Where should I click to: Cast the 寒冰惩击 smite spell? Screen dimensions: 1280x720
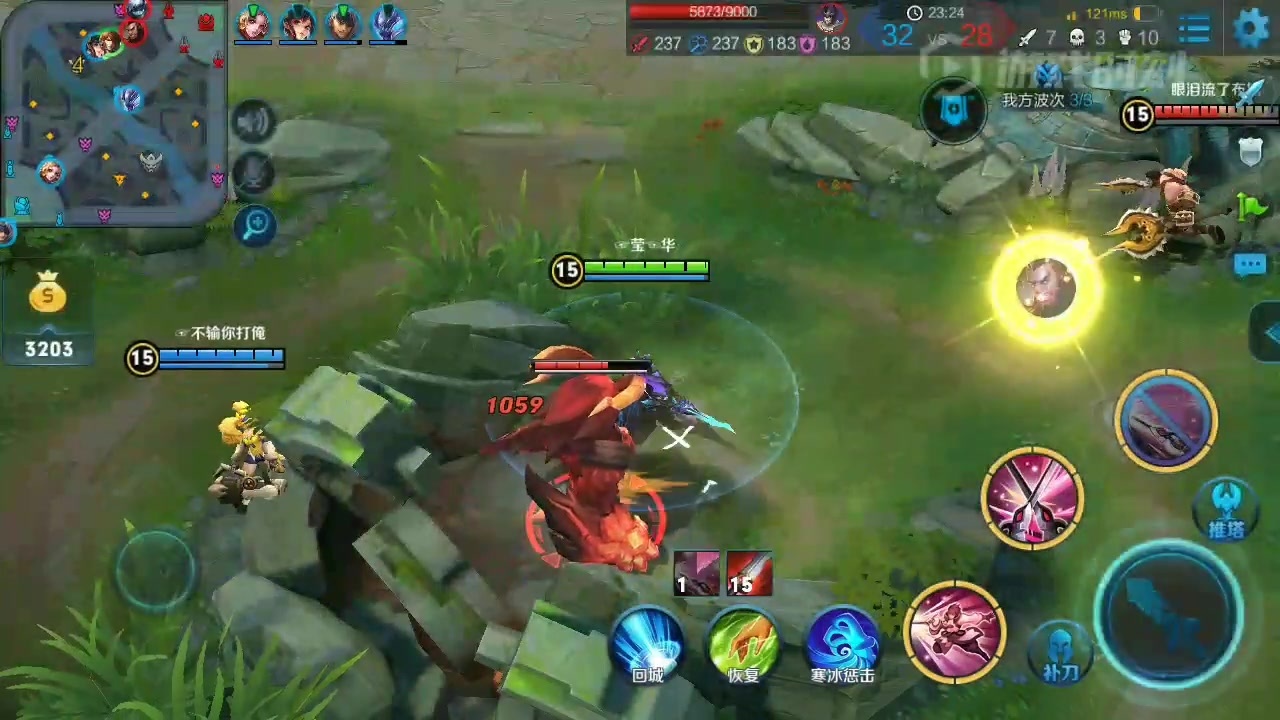[842, 641]
